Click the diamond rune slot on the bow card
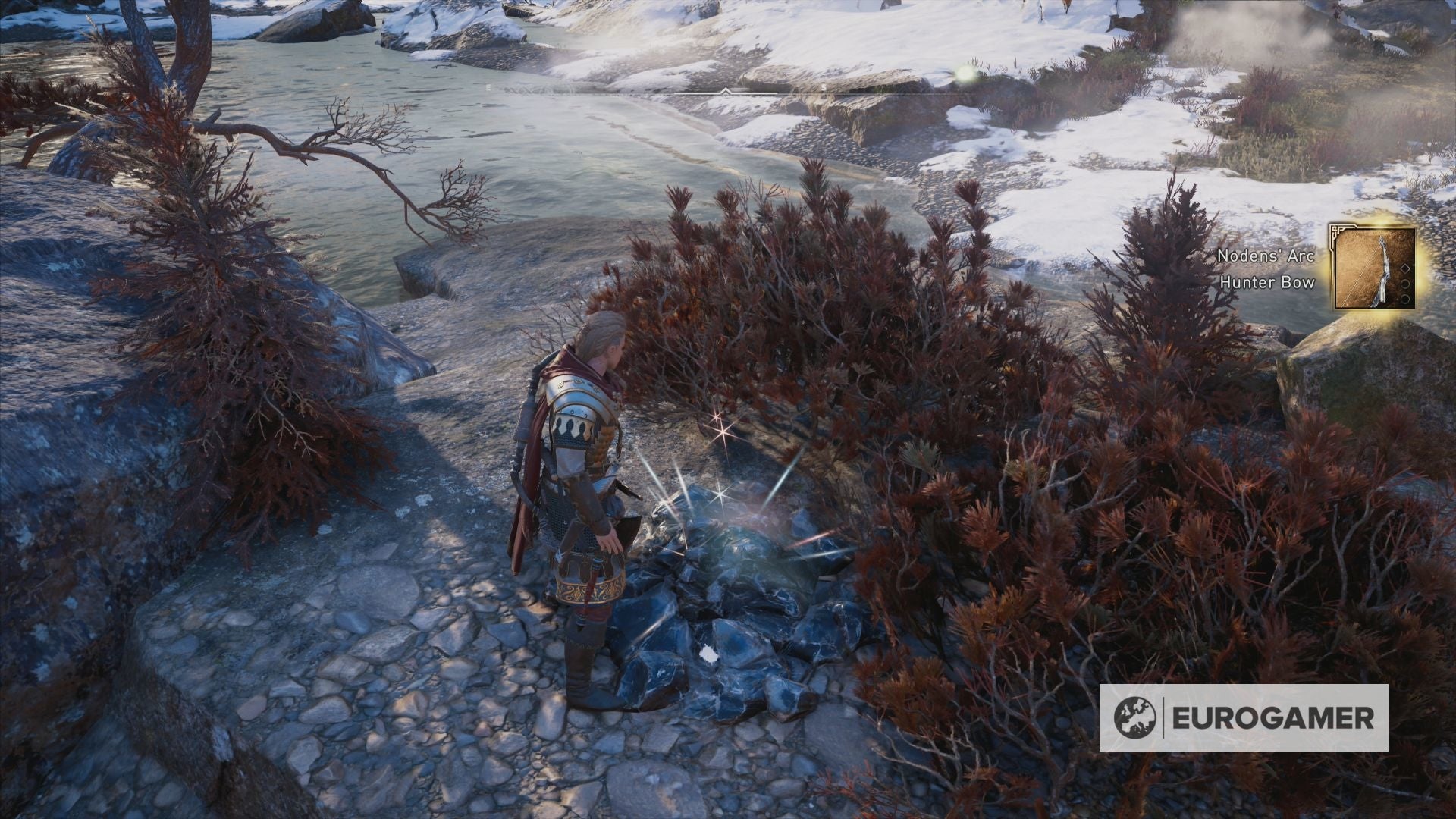 [1405, 268]
